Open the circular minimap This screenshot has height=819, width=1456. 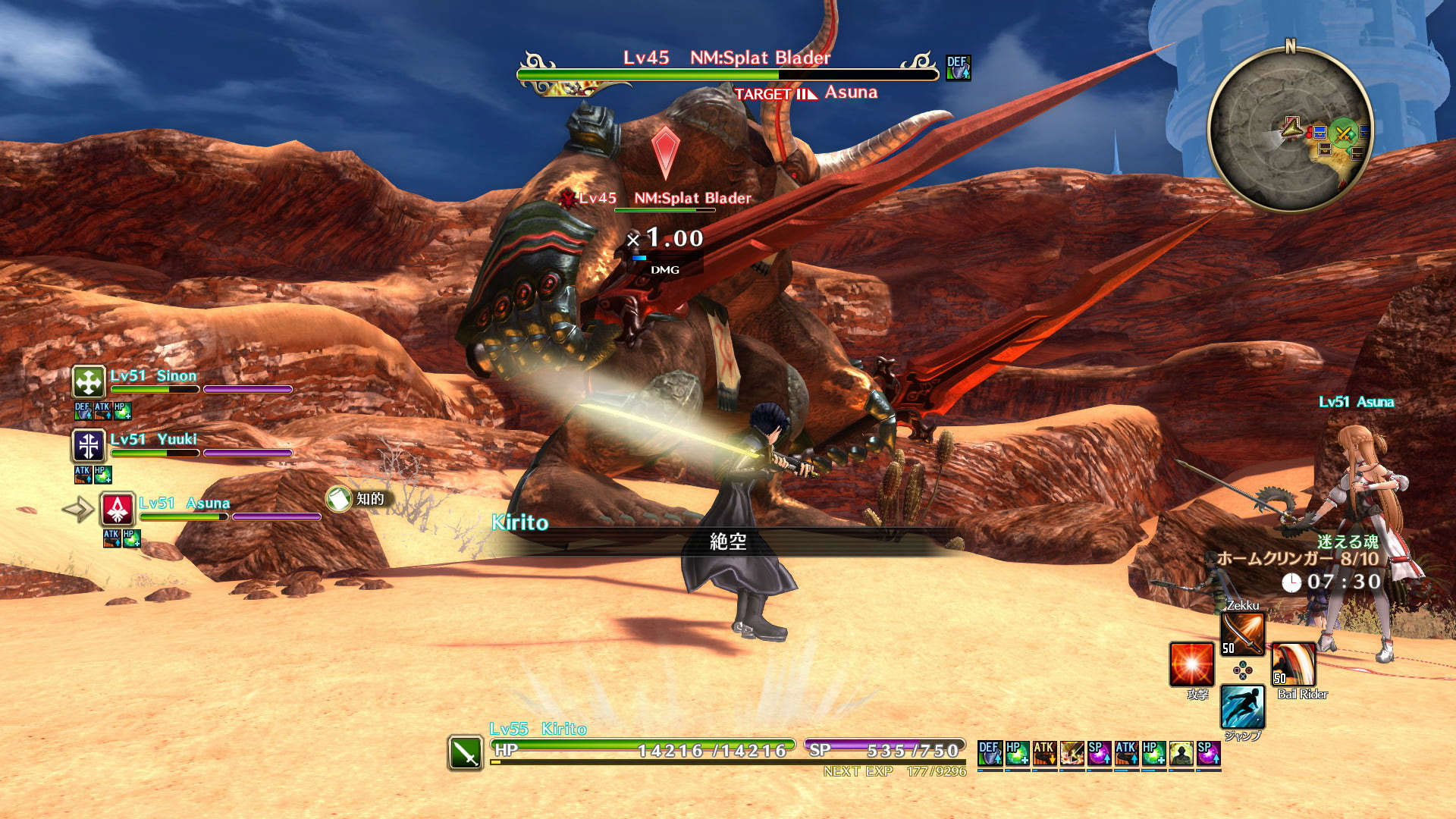(1290, 128)
